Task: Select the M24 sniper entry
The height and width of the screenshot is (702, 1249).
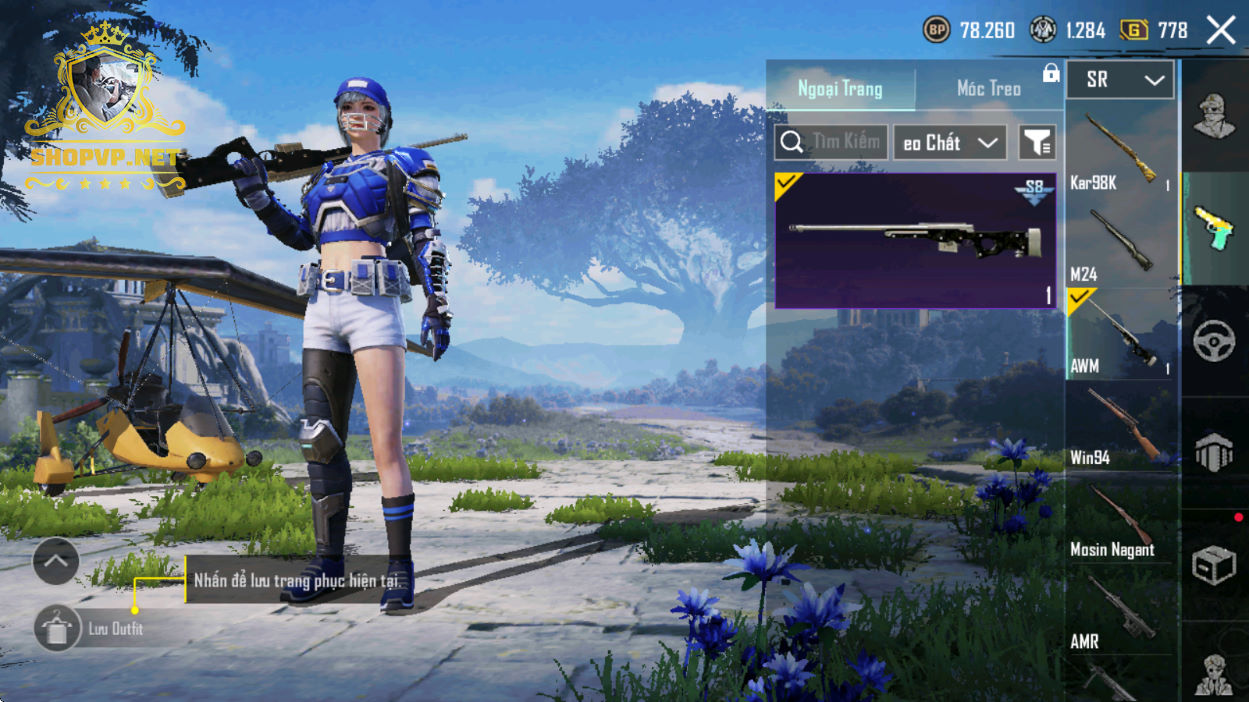Action: pyautogui.click(x=1120, y=244)
